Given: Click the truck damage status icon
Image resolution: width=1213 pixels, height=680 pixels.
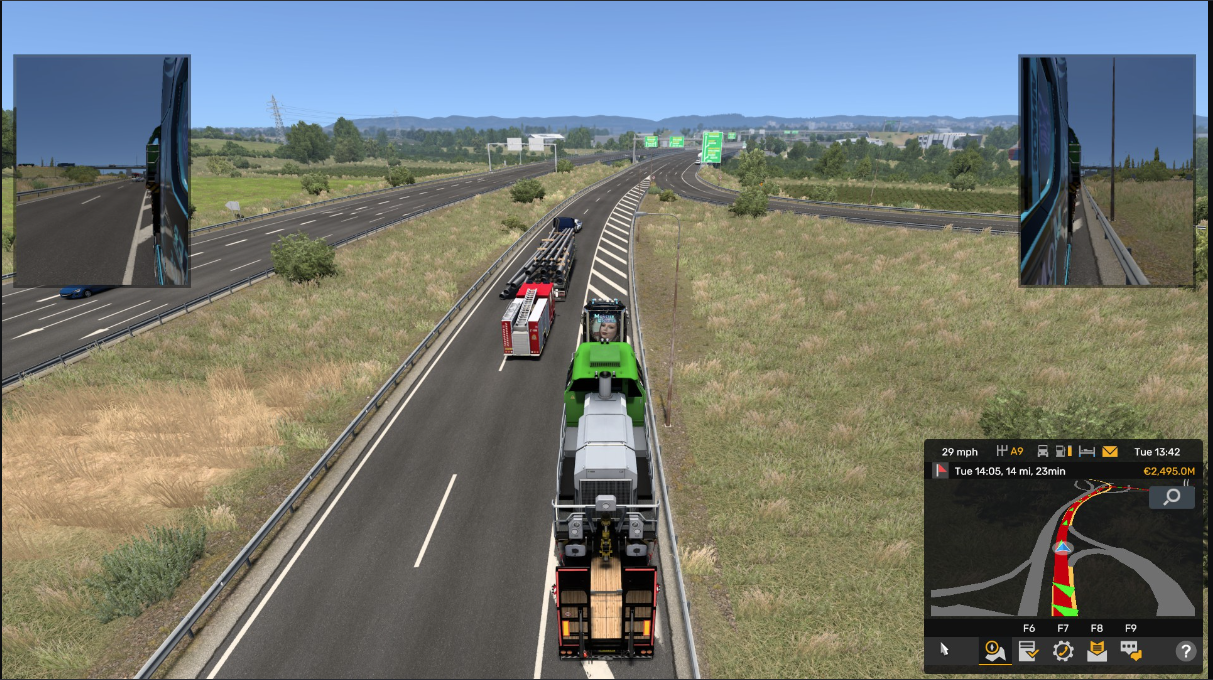Looking at the screenshot, I should (x=1043, y=452).
